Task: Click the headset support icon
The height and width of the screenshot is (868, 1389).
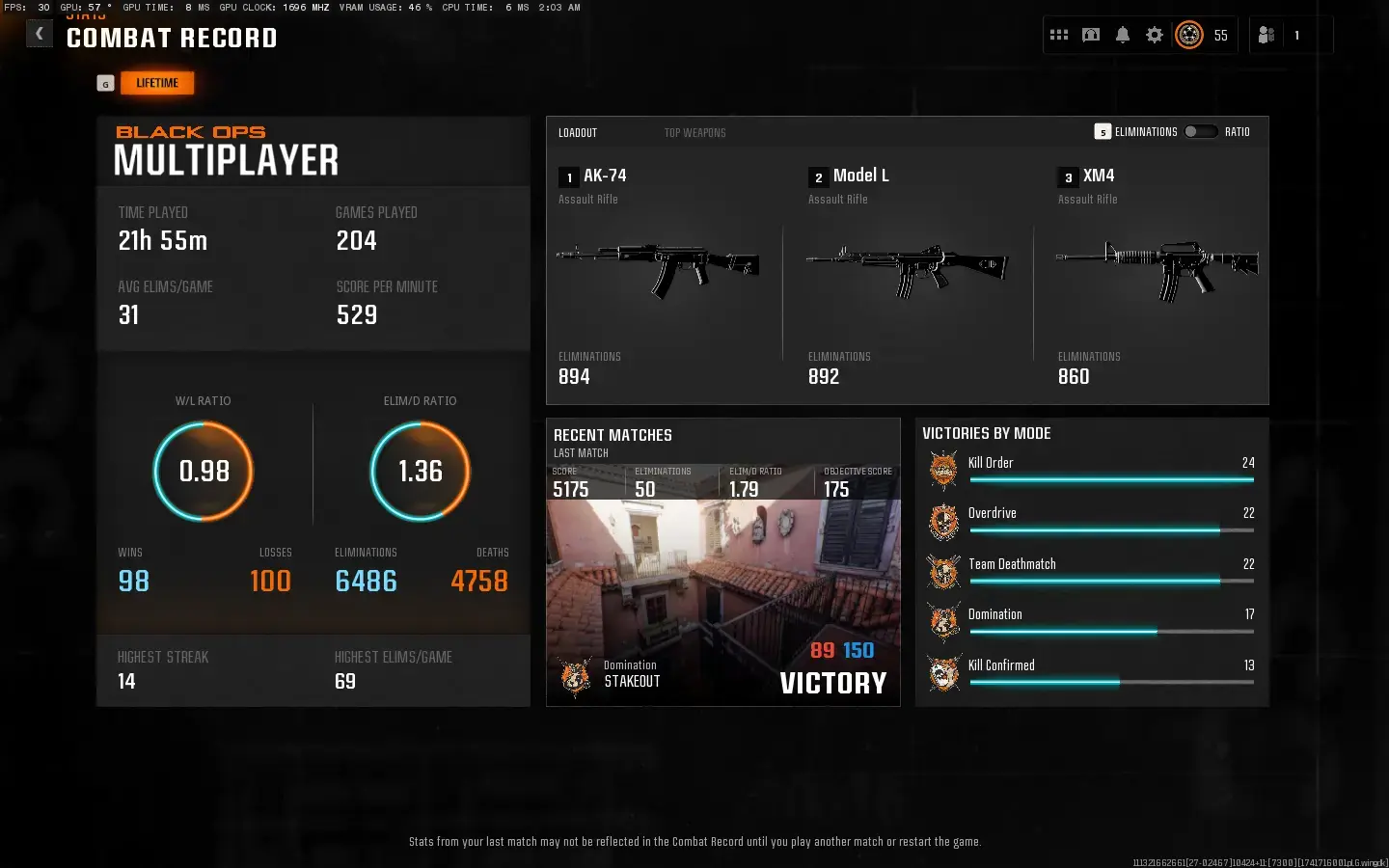Action: 1090,35
